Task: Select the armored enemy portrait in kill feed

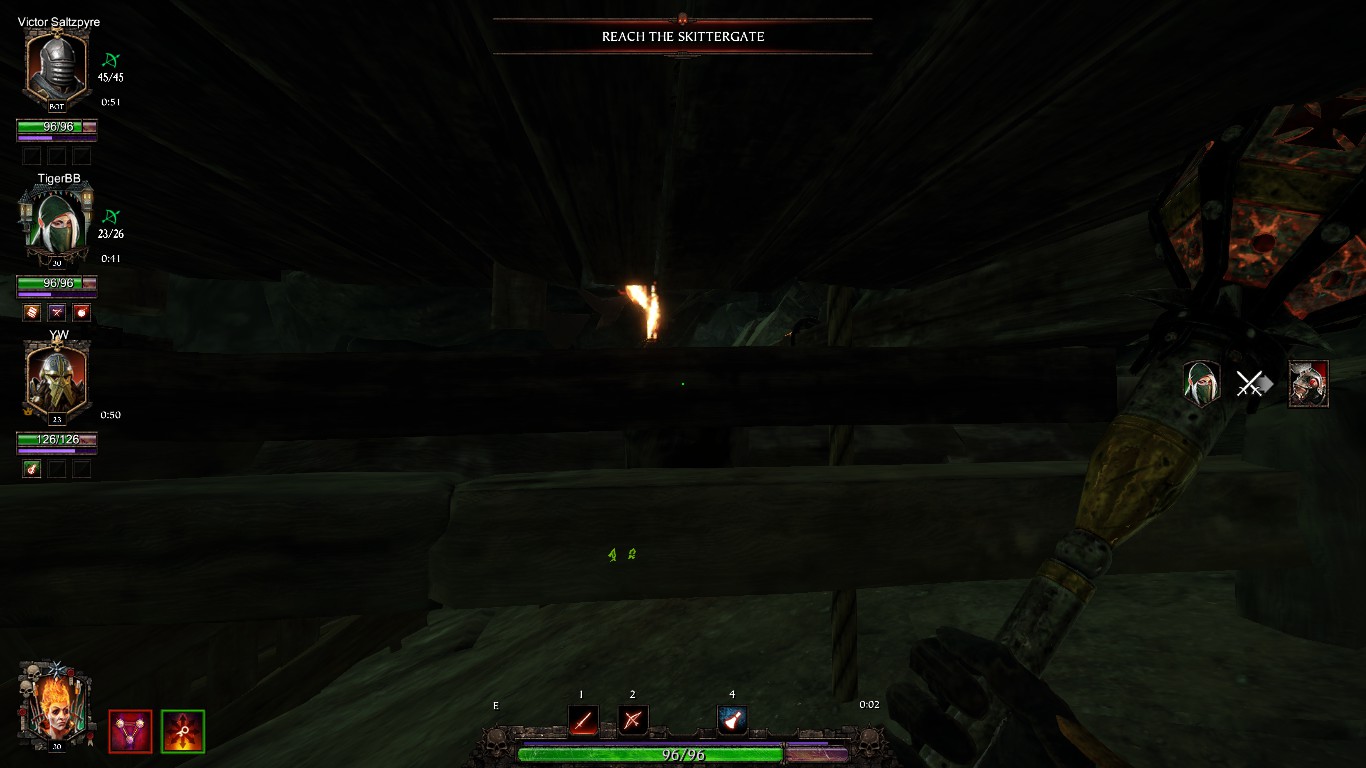Action: coord(1308,384)
